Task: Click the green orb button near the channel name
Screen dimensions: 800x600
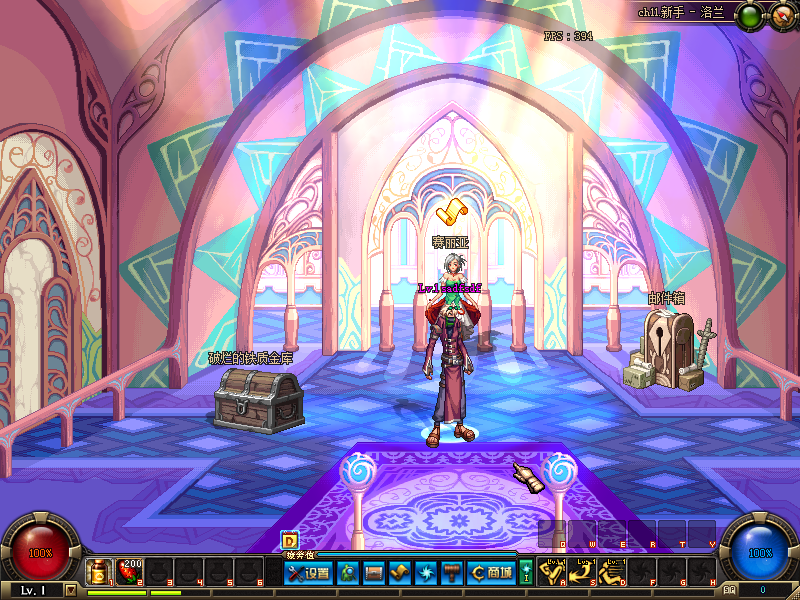Action: [x=748, y=15]
